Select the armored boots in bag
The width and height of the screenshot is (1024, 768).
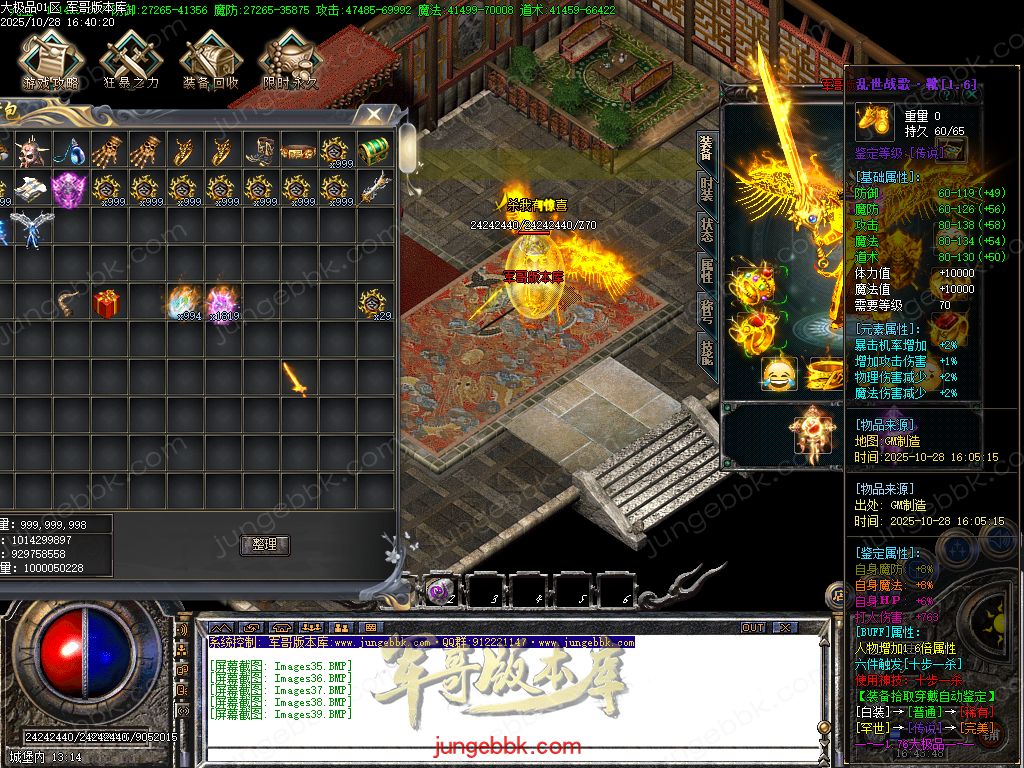click(x=258, y=151)
